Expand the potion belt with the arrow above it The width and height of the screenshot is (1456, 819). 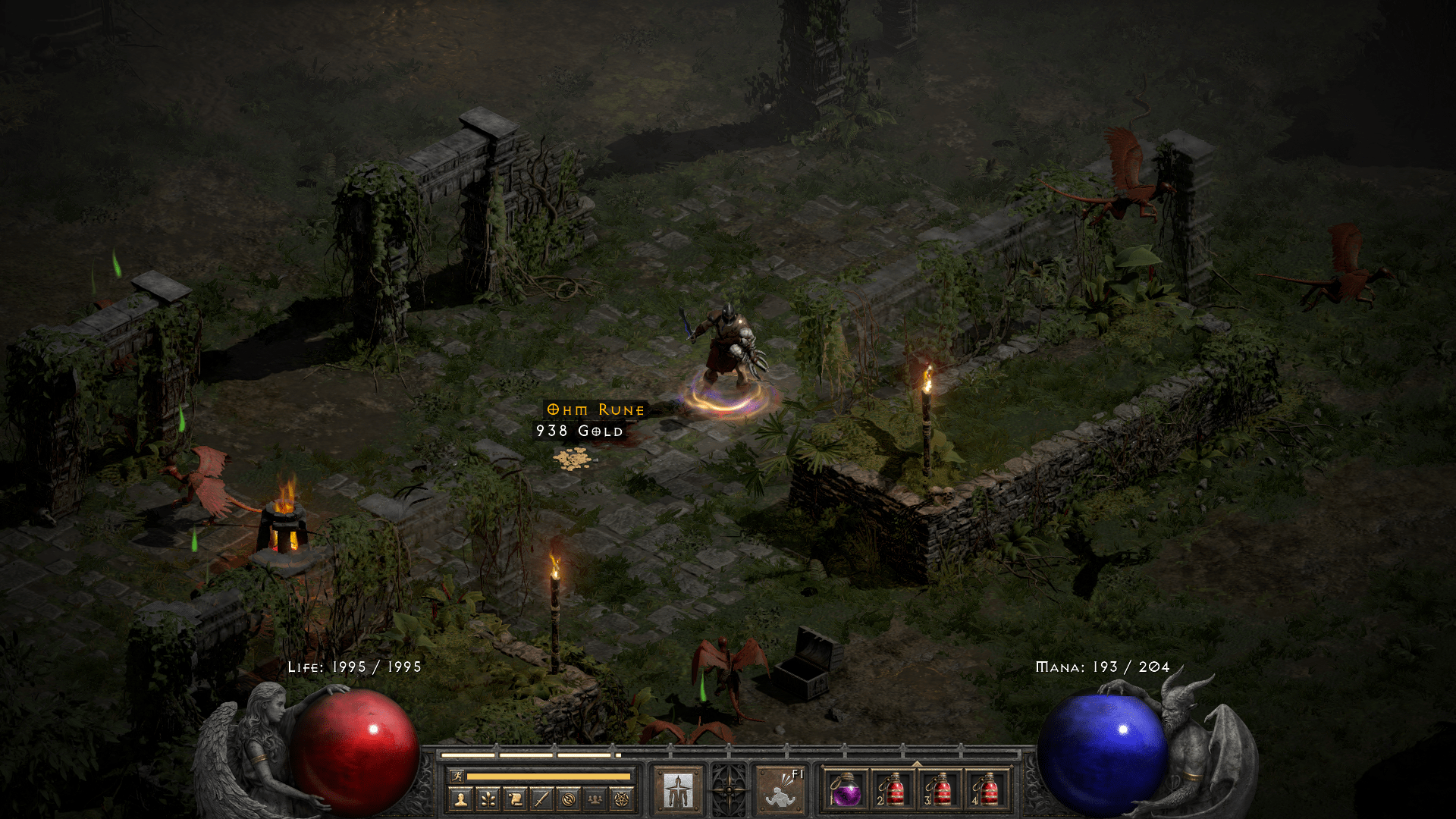[x=916, y=763]
